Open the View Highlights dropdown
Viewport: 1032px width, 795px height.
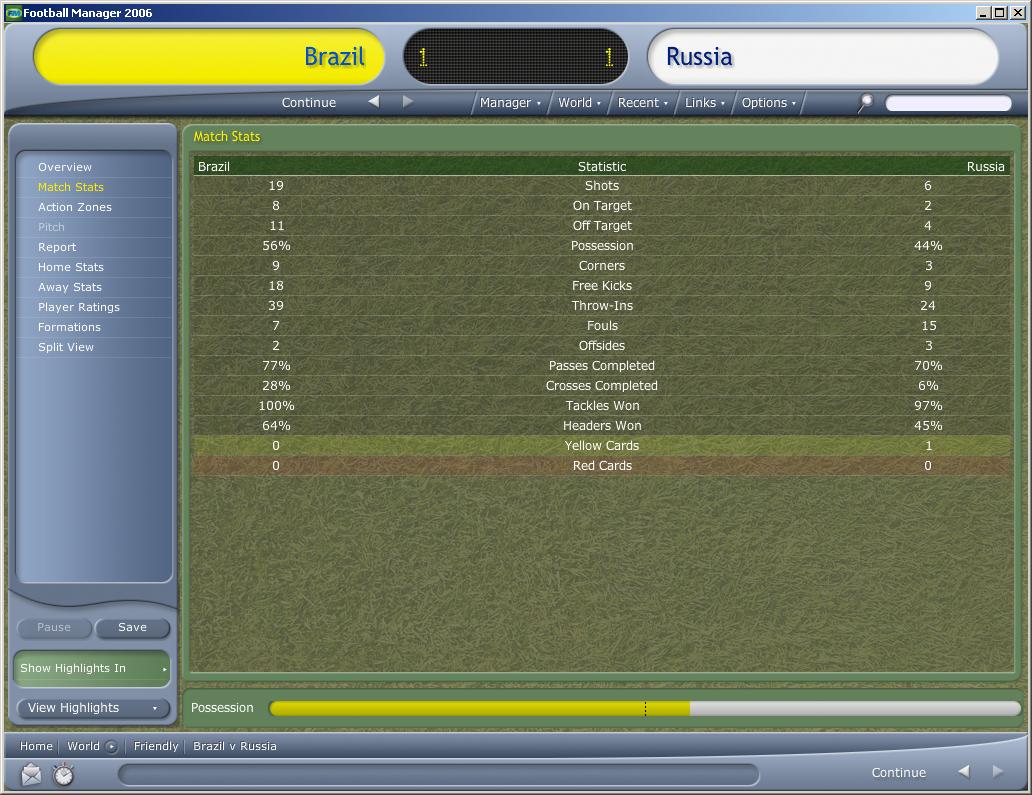click(x=92, y=708)
